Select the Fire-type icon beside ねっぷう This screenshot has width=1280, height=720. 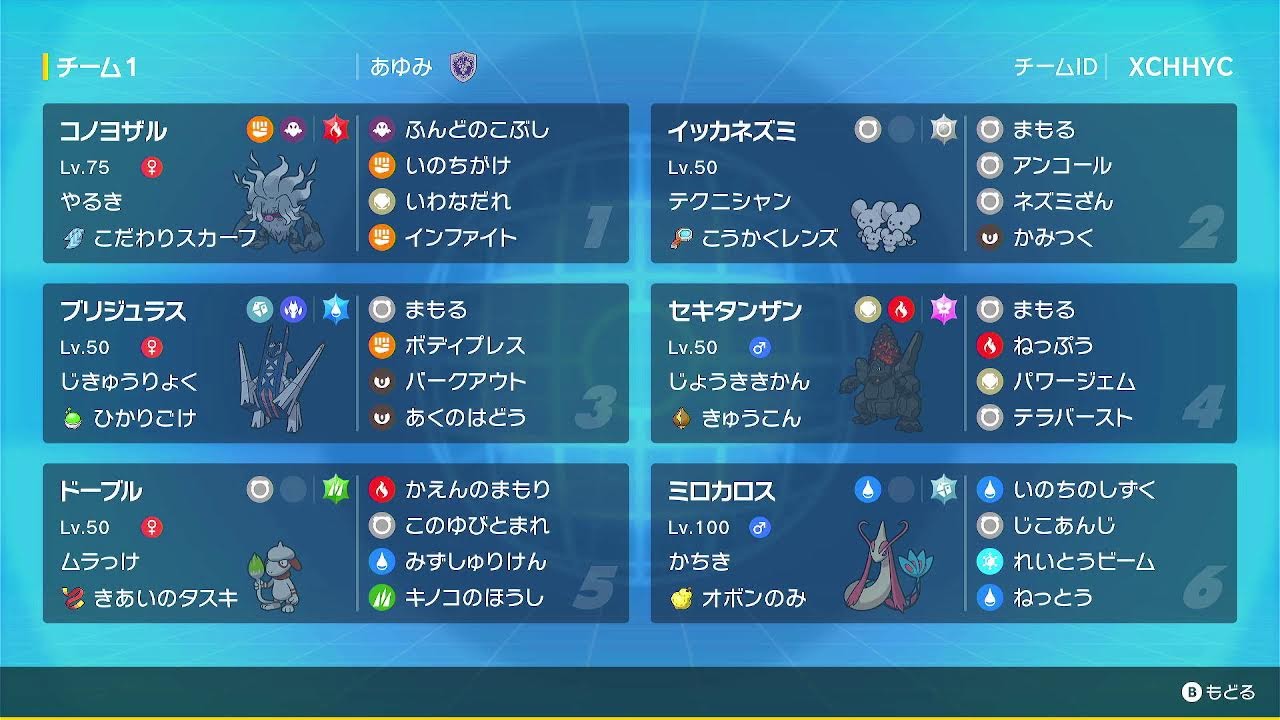tap(989, 345)
